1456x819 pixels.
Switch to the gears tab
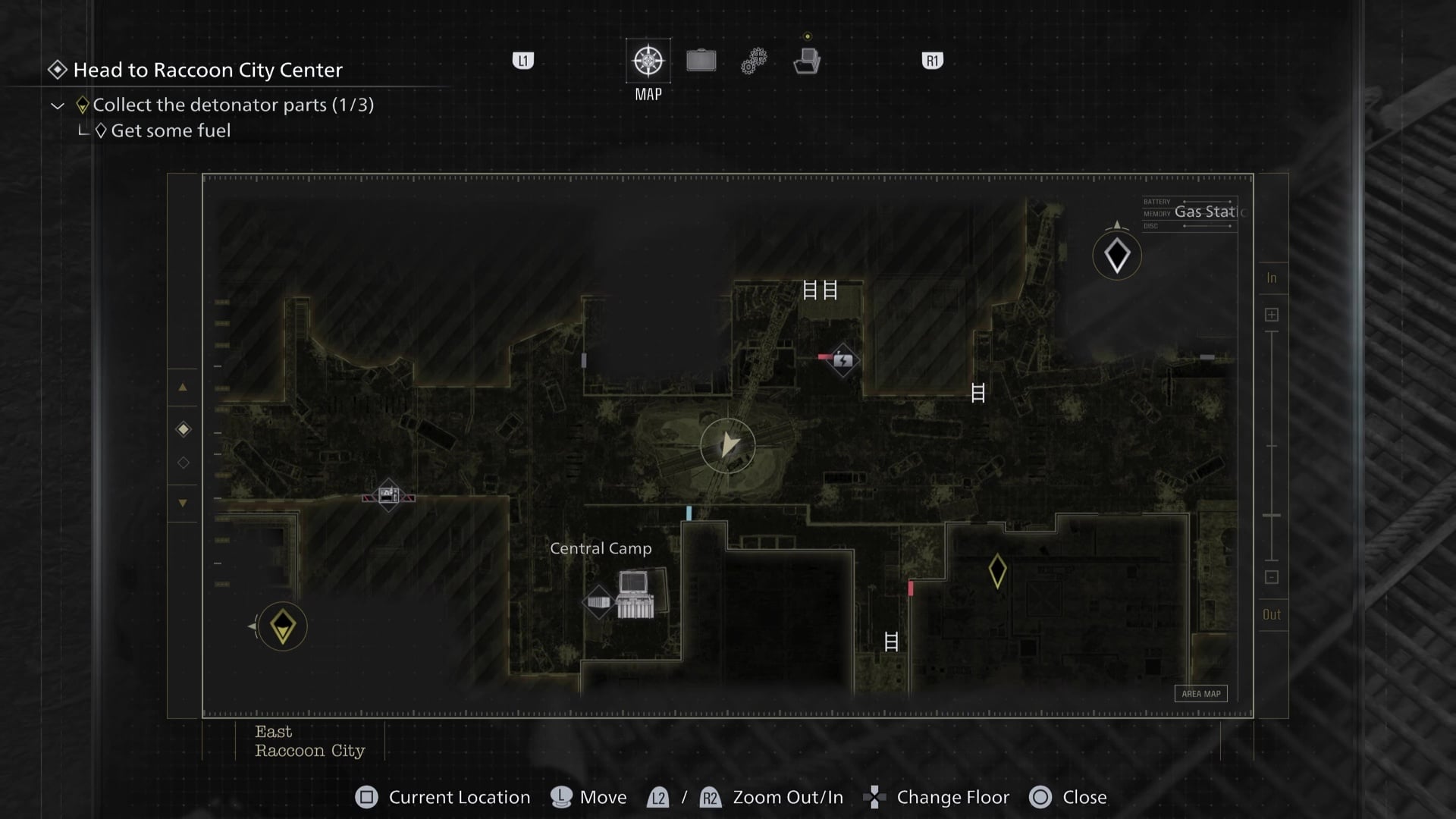coord(754,61)
